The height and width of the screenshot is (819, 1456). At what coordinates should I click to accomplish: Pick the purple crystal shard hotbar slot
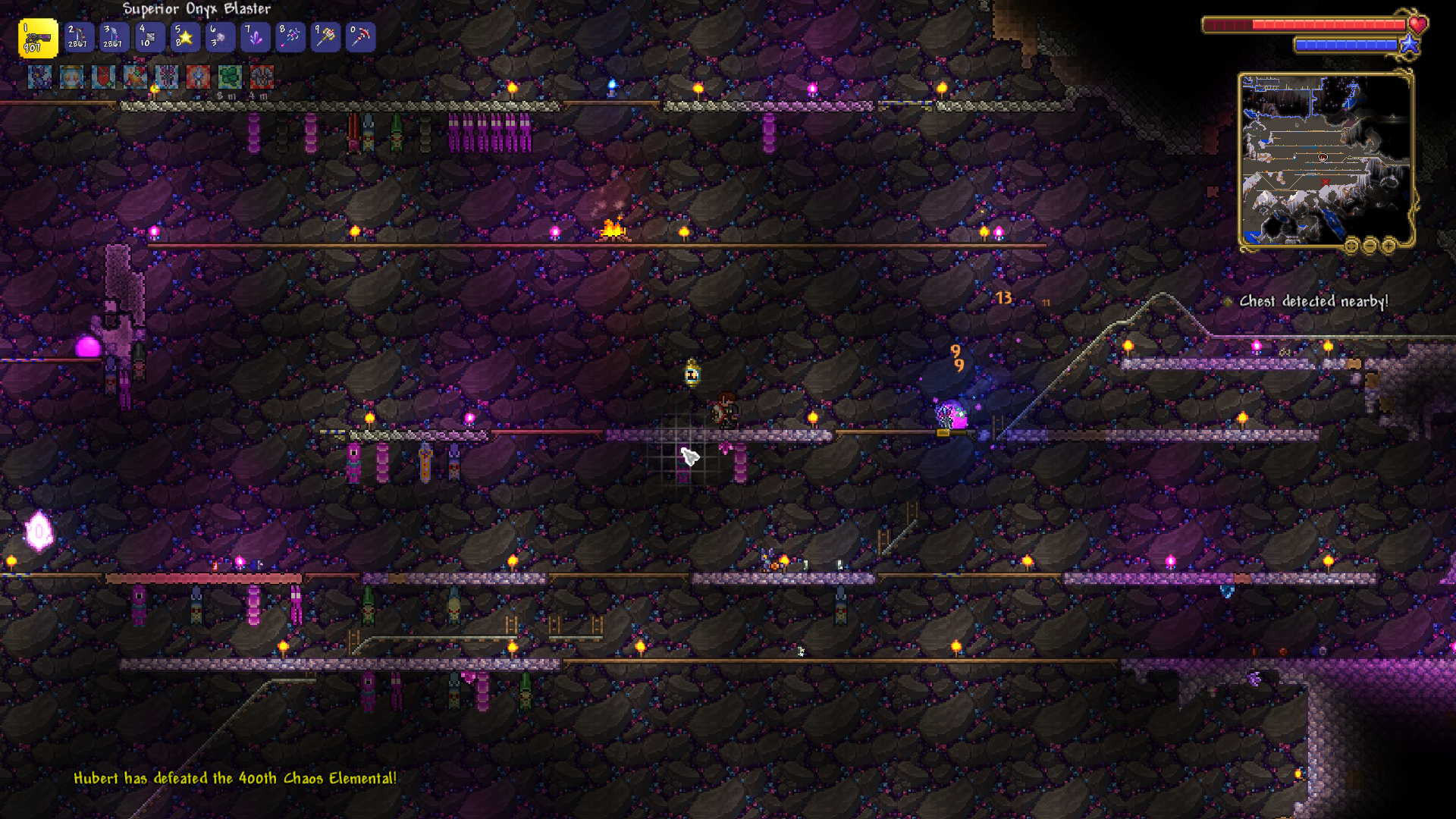pos(255,37)
